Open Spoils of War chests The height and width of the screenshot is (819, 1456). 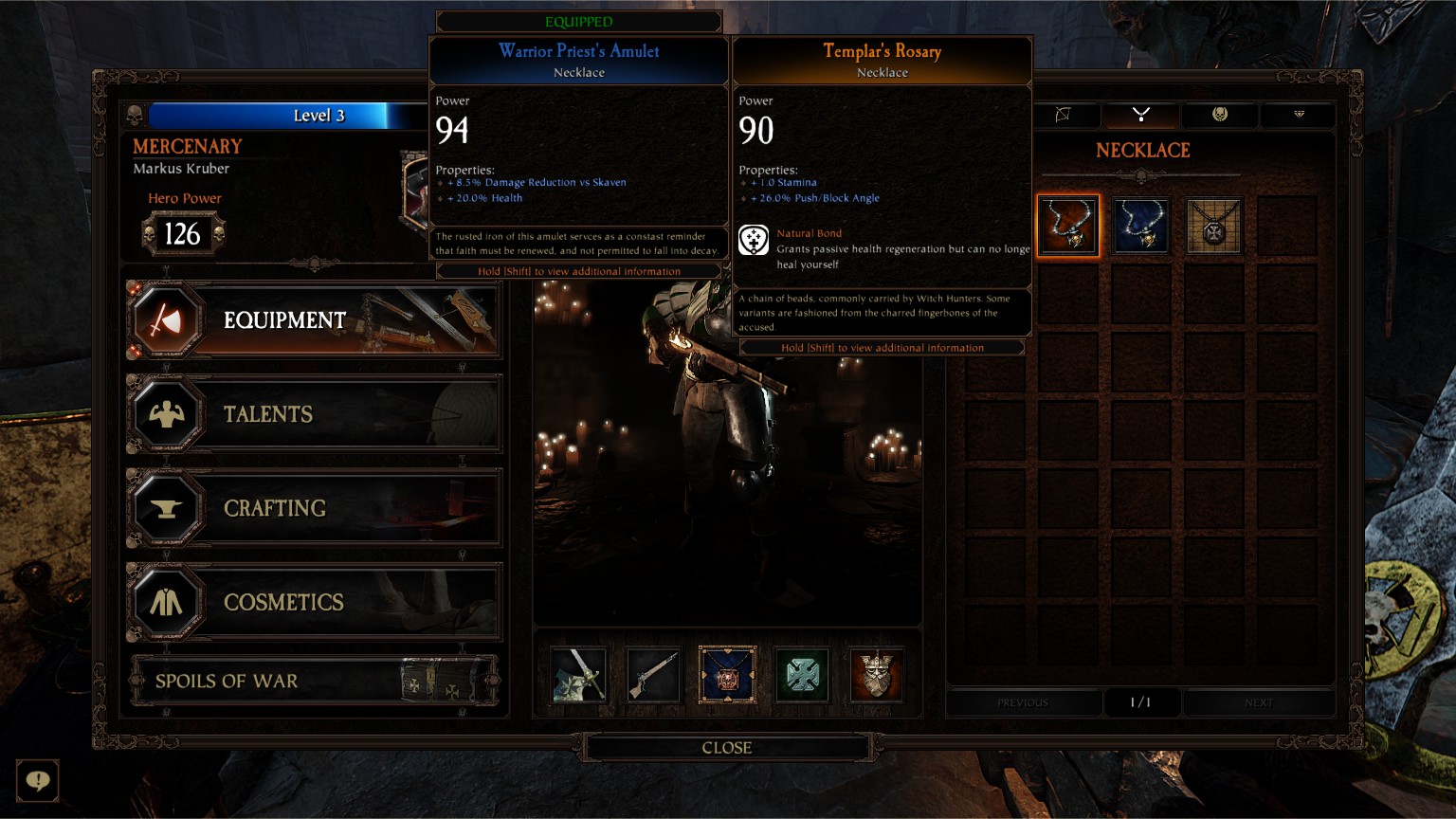[313, 681]
